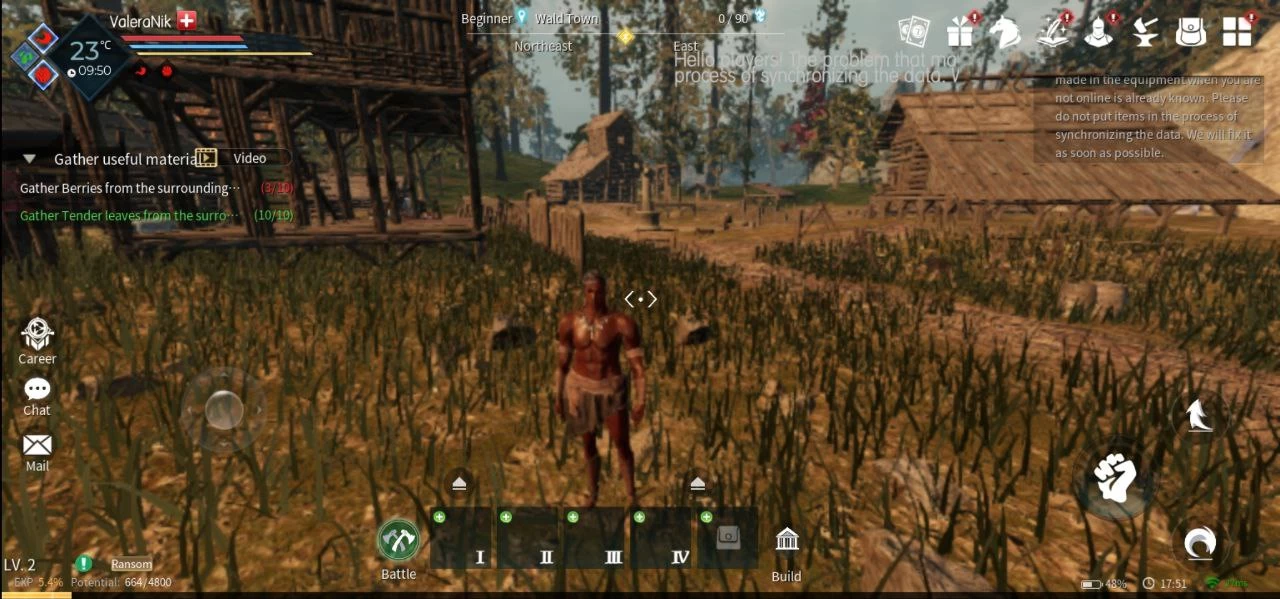Collapse the Gather useful materials quest tracker
The width and height of the screenshot is (1280, 599).
30,159
